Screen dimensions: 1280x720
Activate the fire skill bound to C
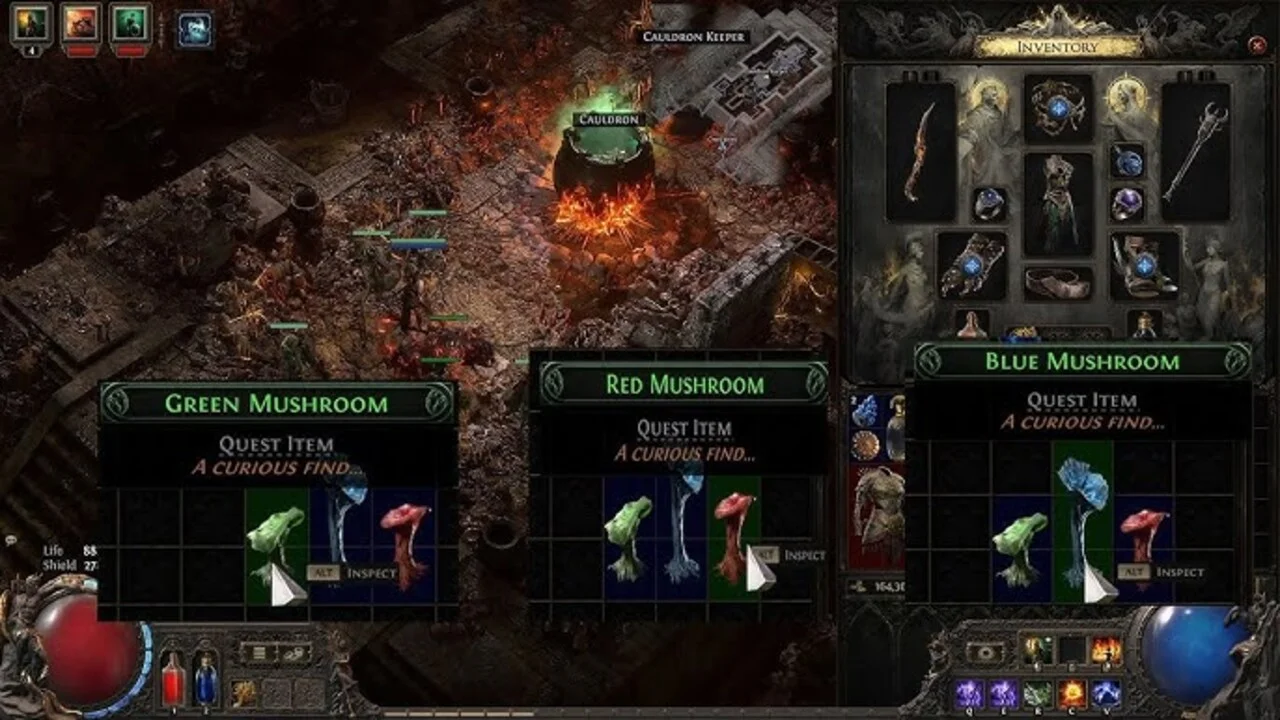[1073, 692]
